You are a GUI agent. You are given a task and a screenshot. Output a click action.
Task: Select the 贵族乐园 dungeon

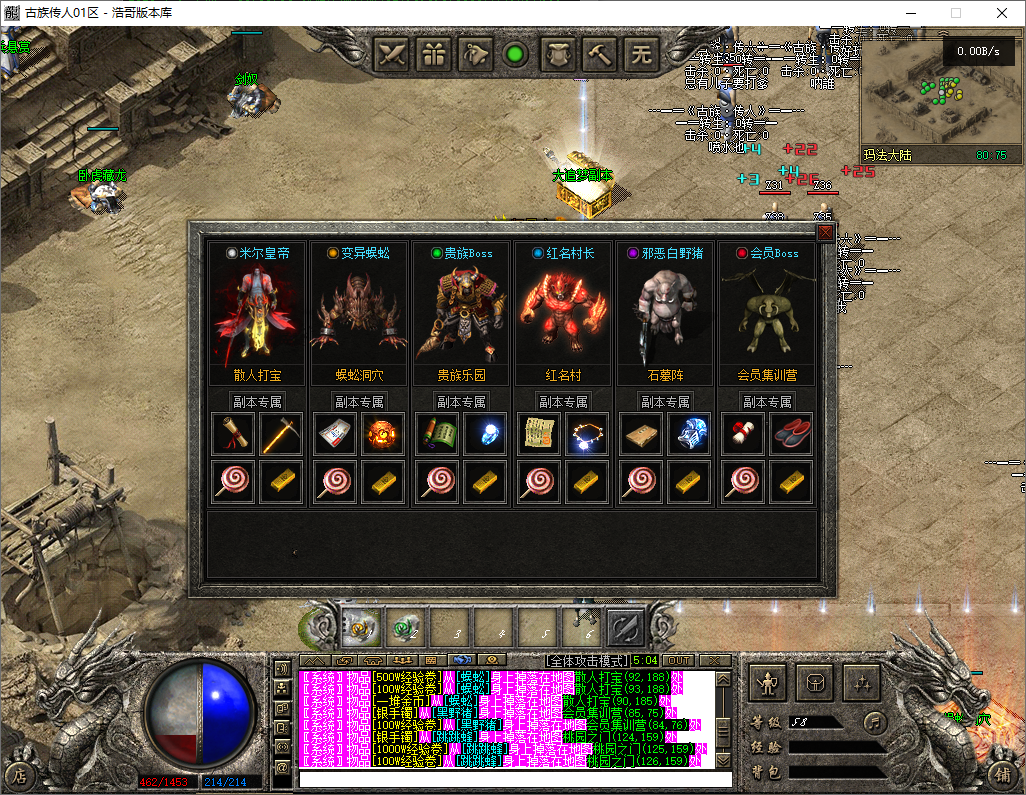(462, 375)
